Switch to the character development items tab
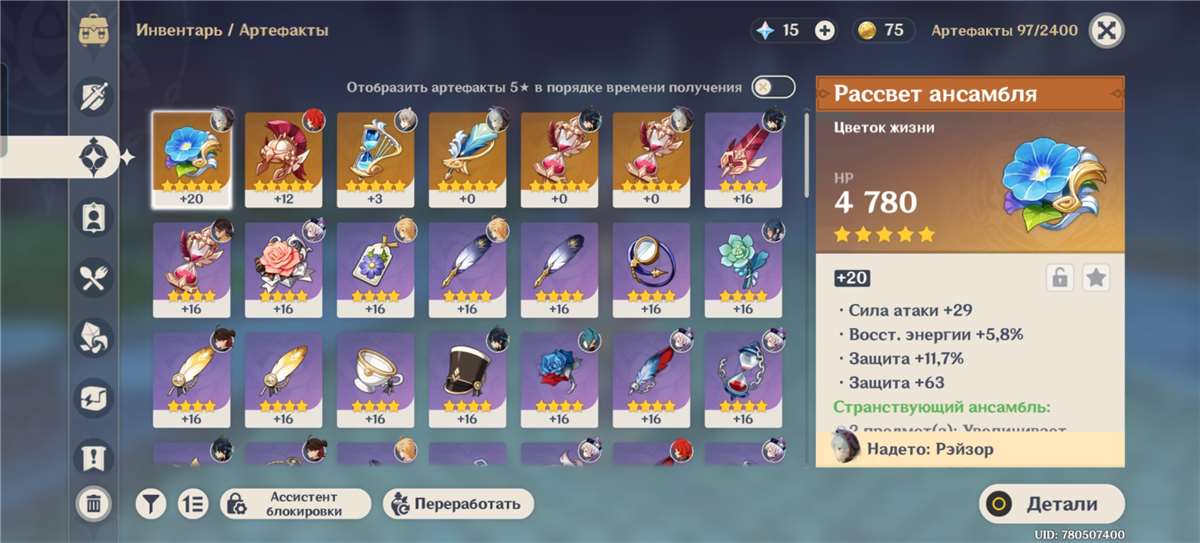 (95, 217)
